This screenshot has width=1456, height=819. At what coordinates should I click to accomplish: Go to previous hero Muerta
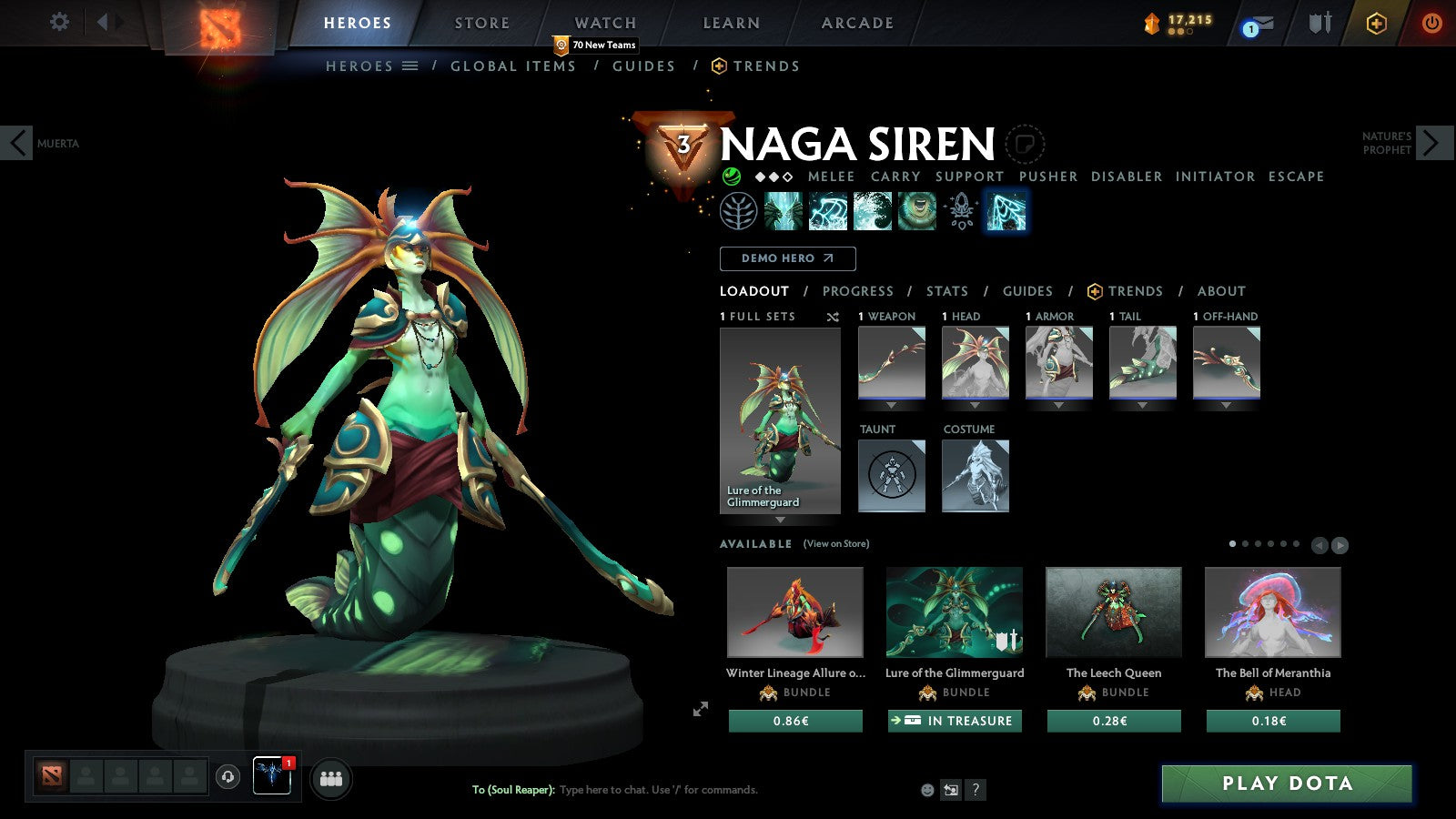[17, 143]
